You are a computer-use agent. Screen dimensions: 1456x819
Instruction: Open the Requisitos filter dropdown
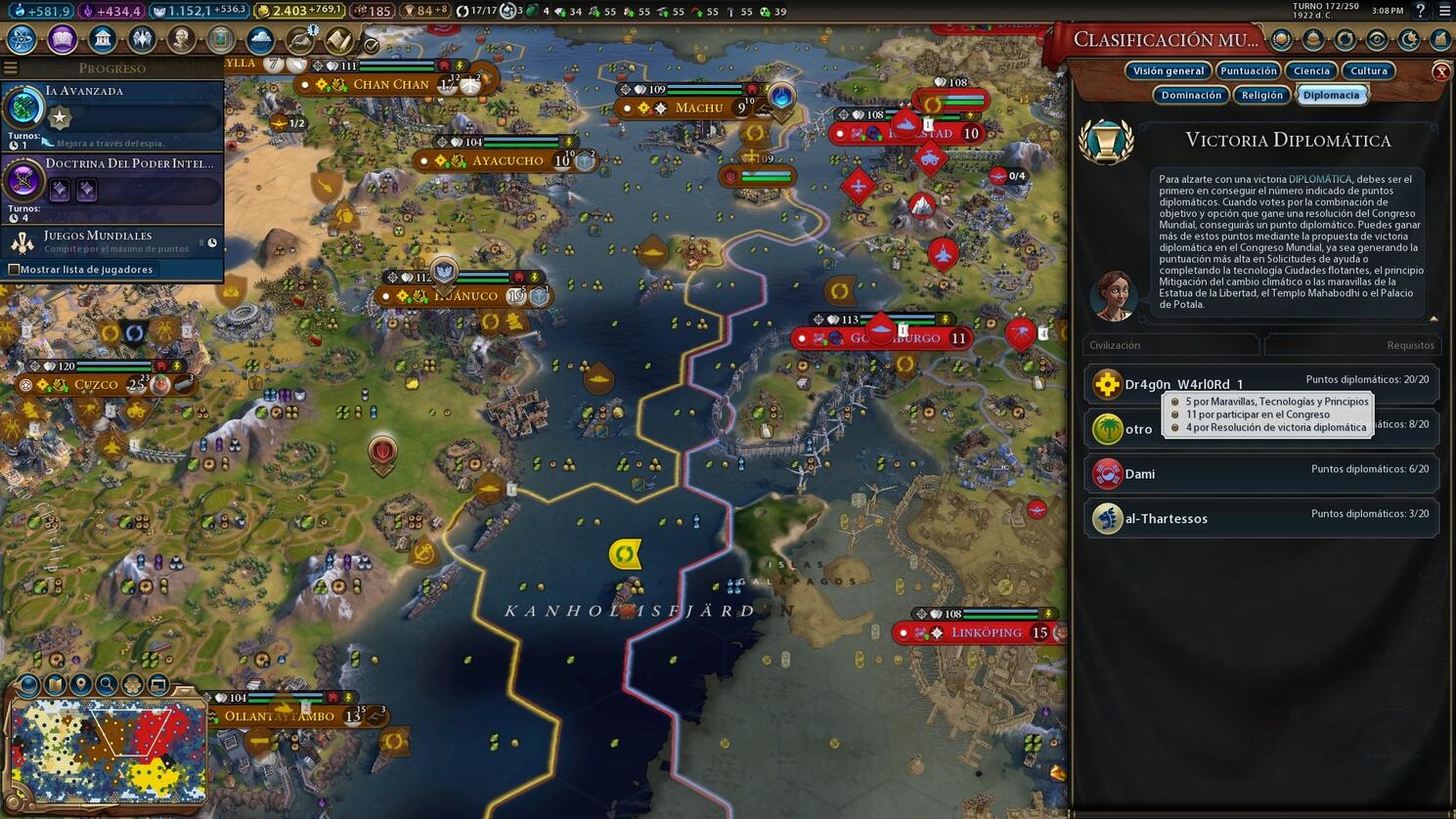coord(1352,345)
